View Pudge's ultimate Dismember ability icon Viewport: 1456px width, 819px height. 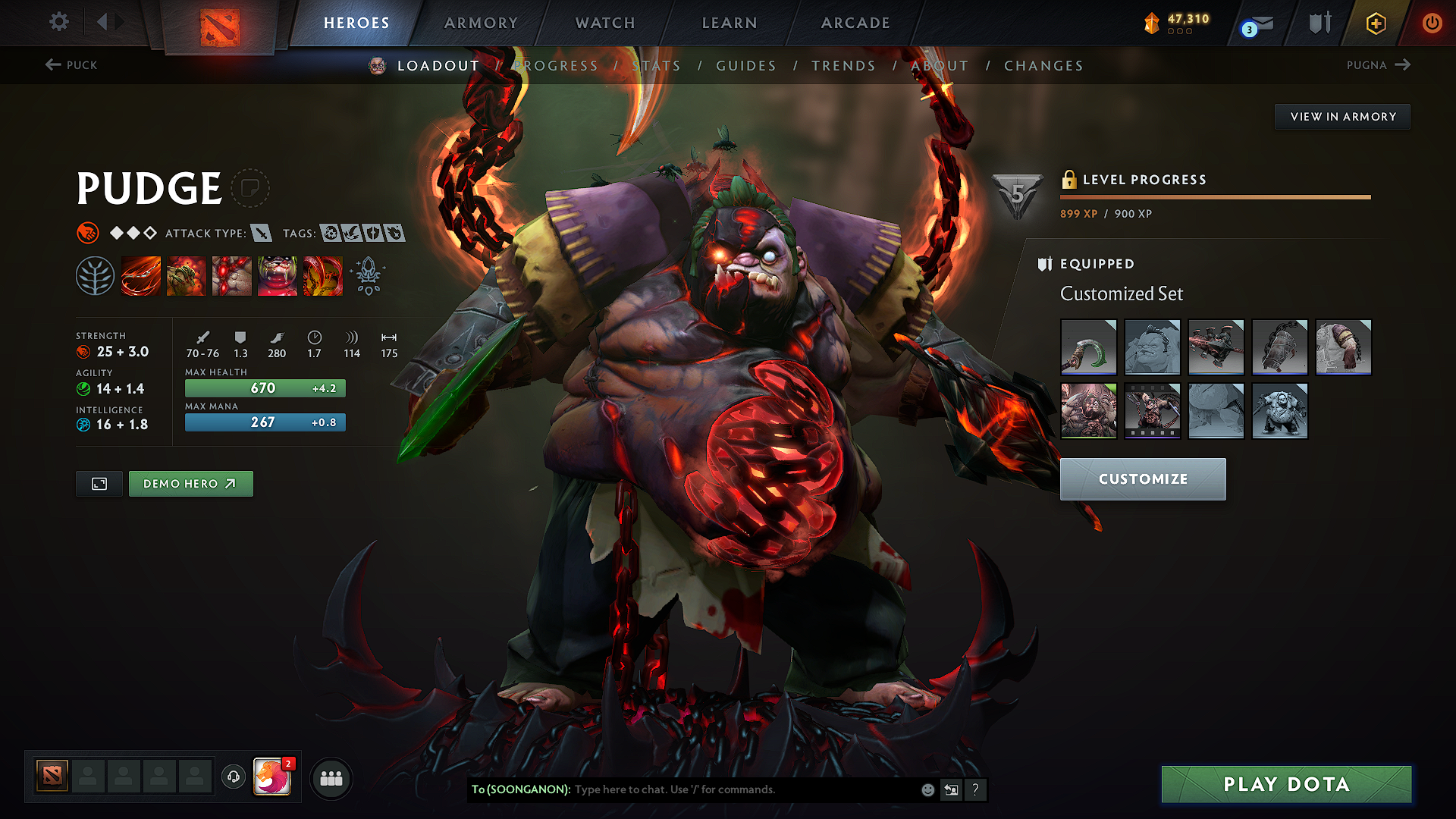278,276
